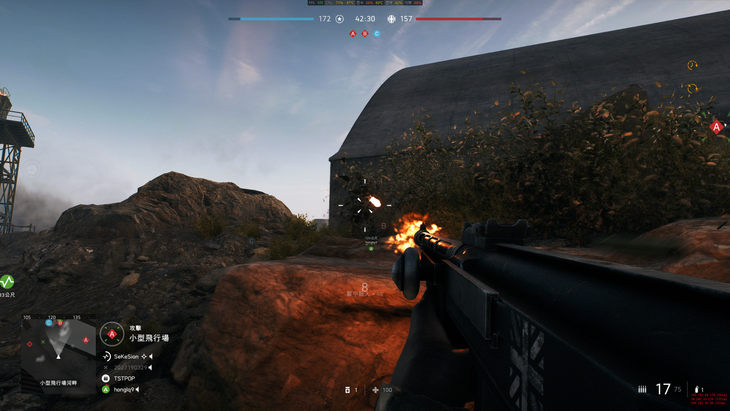The width and height of the screenshot is (730, 411).
Task: Click the health cross icon
Action: (375, 389)
